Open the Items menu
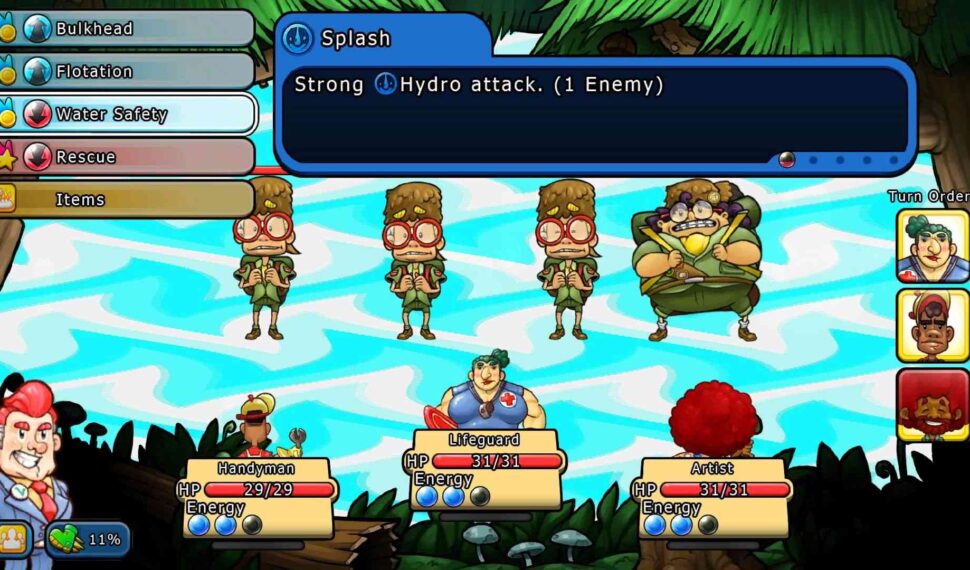 (x=130, y=199)
